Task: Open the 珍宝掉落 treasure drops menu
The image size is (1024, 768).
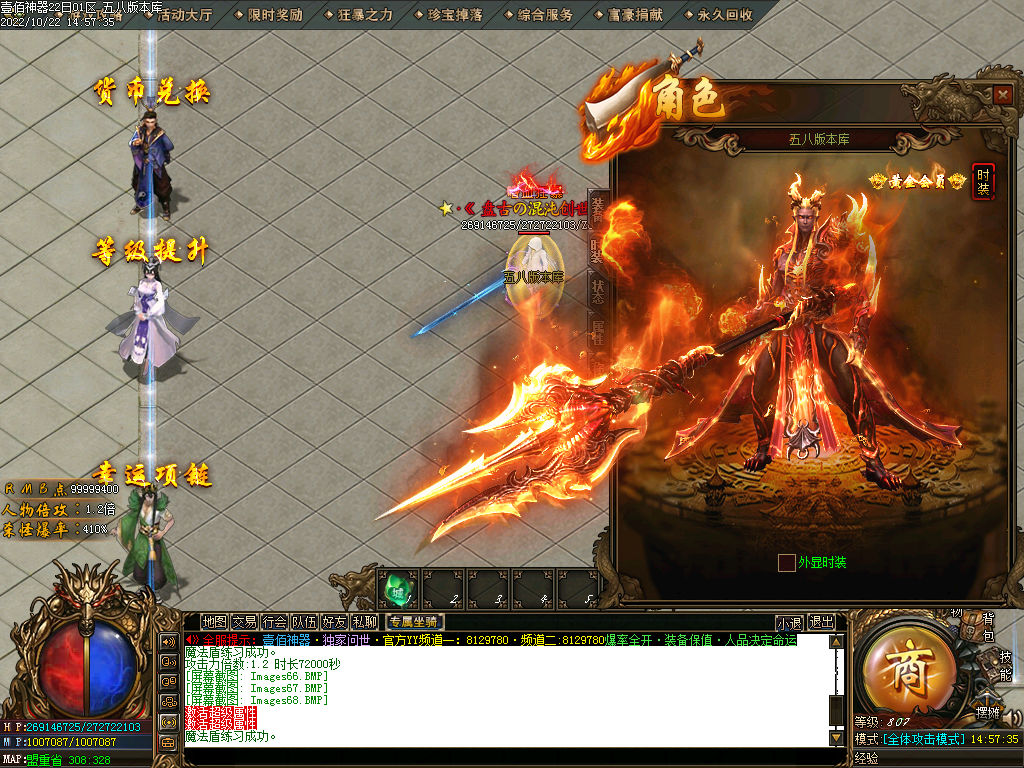Action: click(455, 15)
